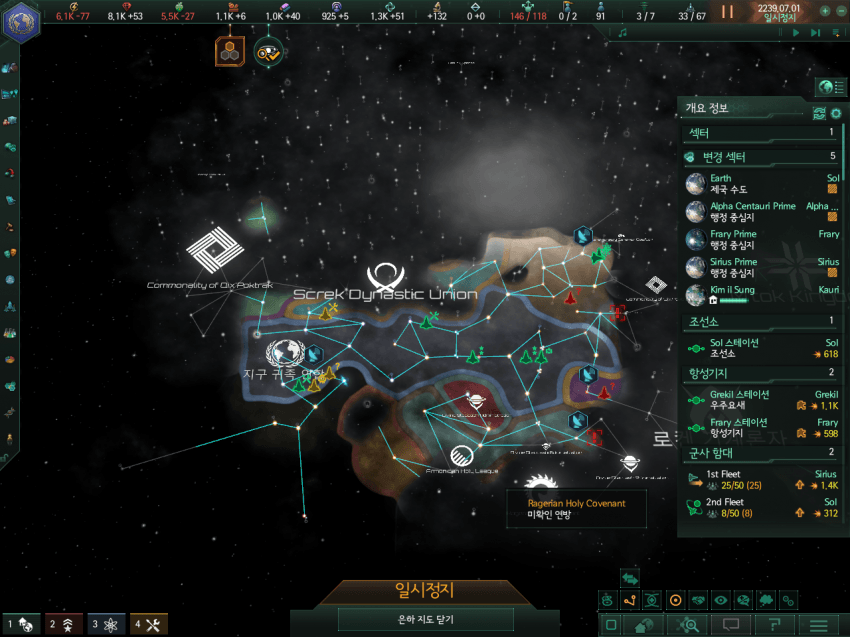
Task: Decrease game speed with the minus button
Action: tap(840, 11)
